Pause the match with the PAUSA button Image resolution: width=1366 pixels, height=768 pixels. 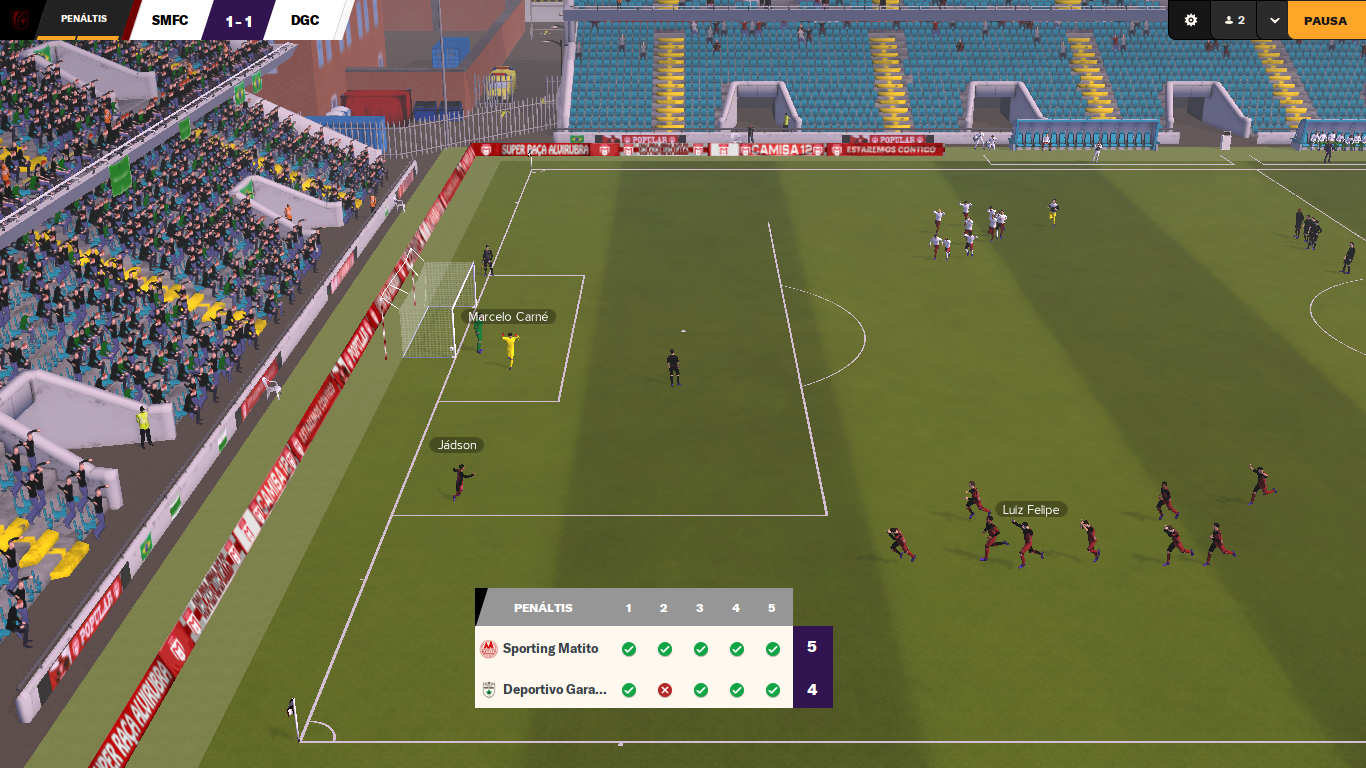1325,20
